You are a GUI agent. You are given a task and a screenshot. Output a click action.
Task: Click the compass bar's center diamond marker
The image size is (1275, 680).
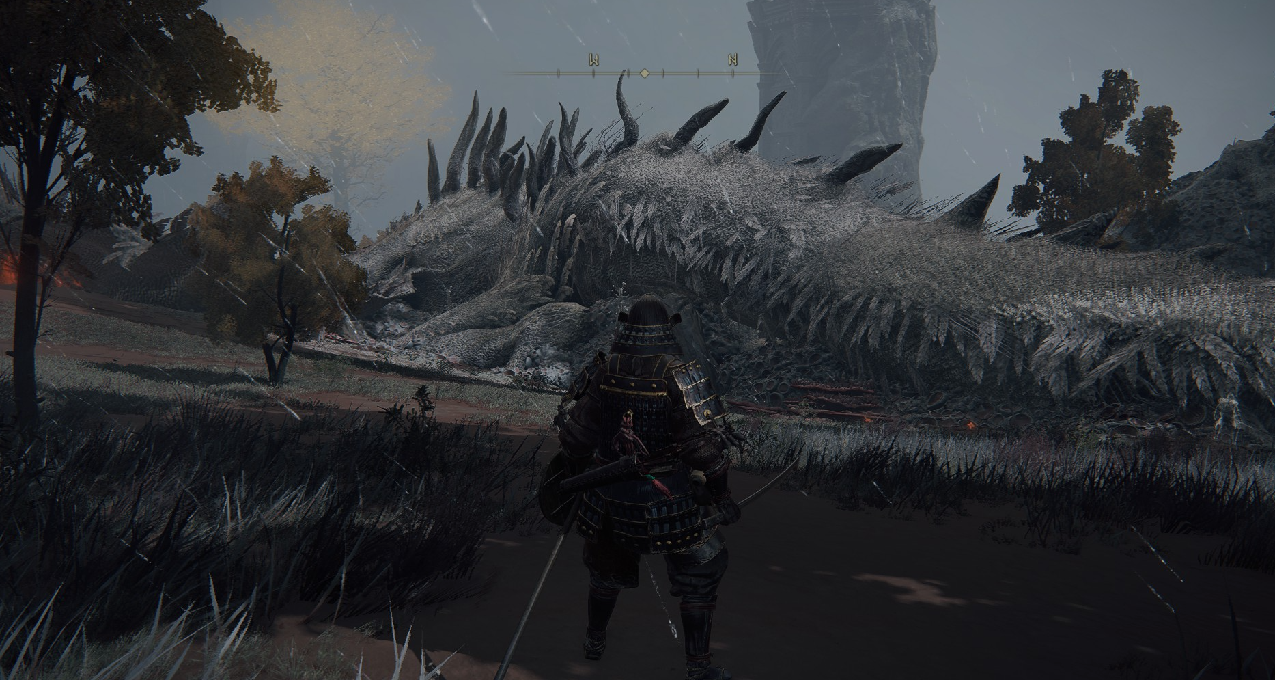pyautogui.click(x=645, y=73)
